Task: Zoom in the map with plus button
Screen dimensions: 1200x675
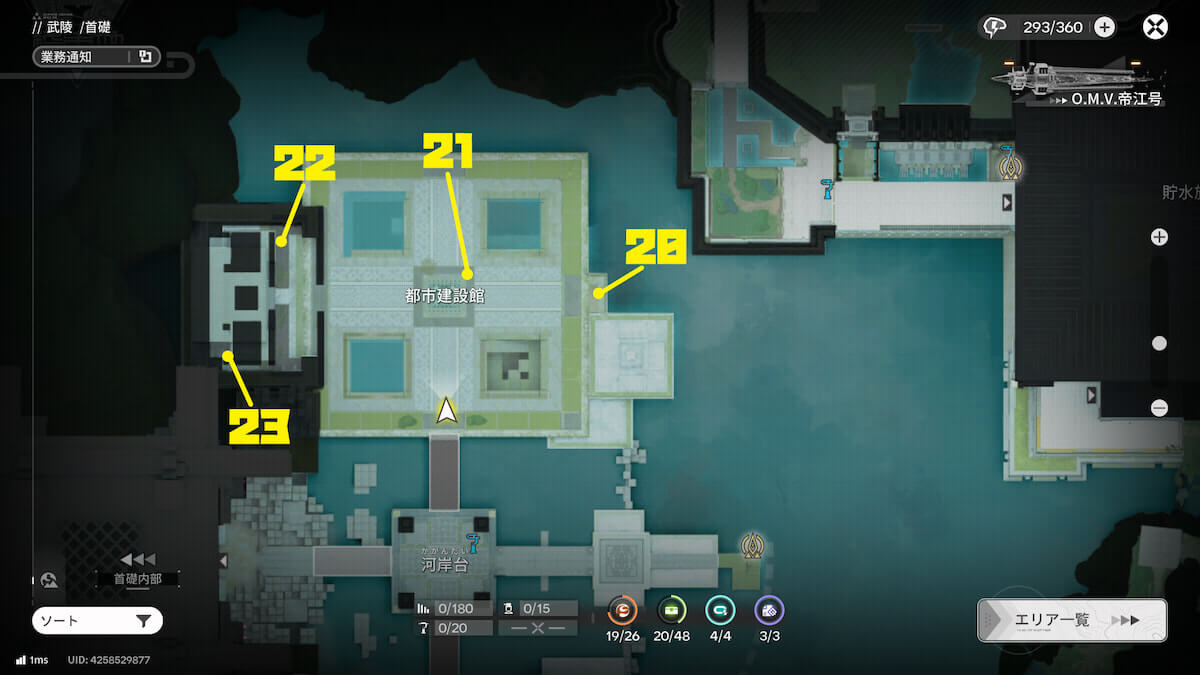Action: point(1159,237)
